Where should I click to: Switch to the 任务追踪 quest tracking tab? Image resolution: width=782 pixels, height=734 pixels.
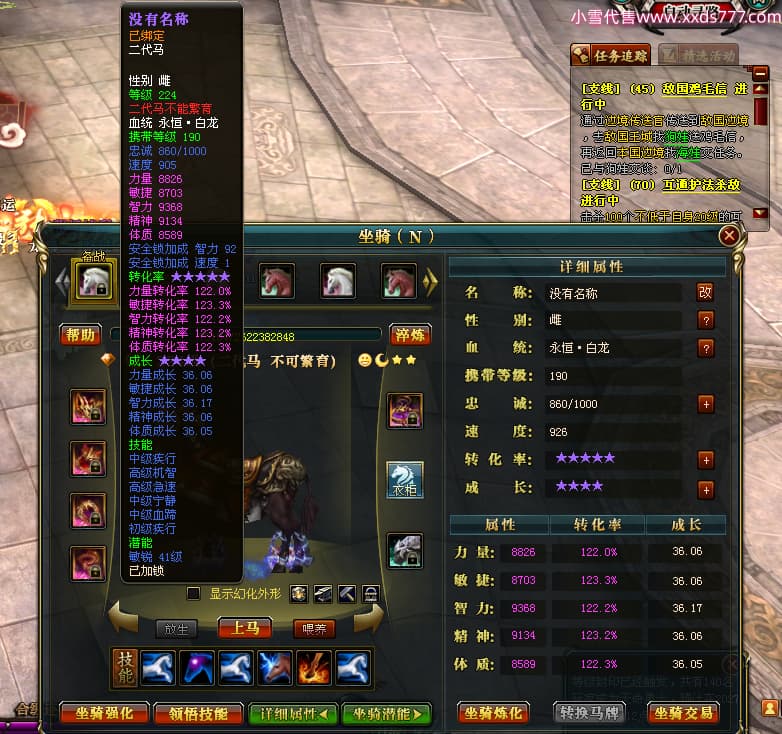pos(610,54)
